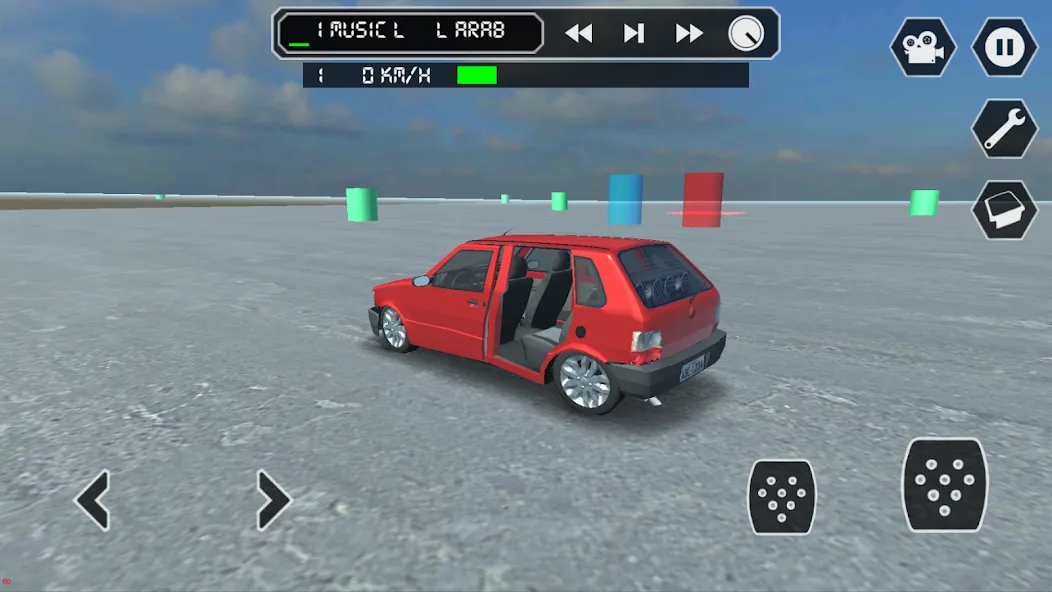This screenshot has width=1052, height=592.
Task: Click the music track name display
Action: (409, 33)
